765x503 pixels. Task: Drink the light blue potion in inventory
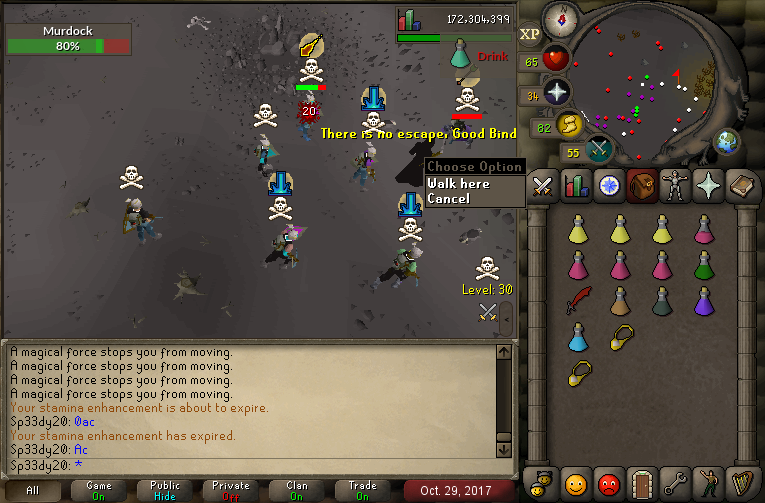pyautogui.click(x=578, y=337)
